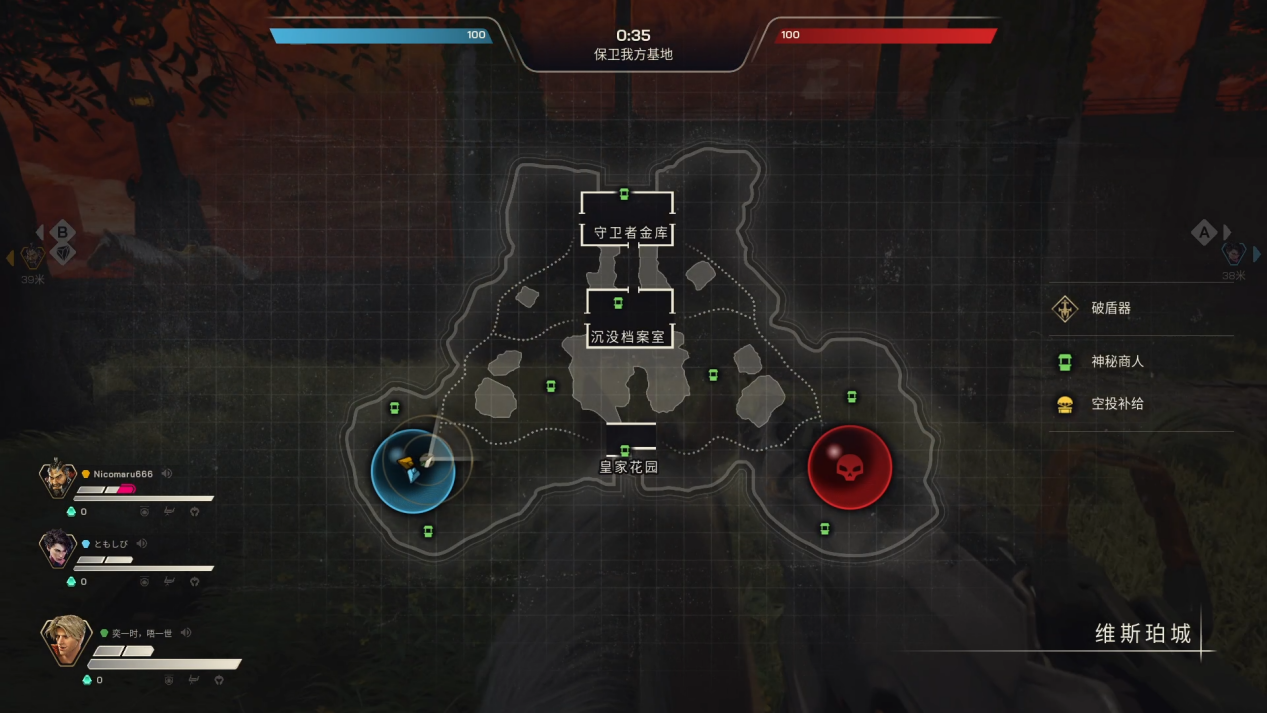Viewport: 1267px width, 713px height.
Task: Select the 神秘商人 legend entry
Action: pos(1117,361)
